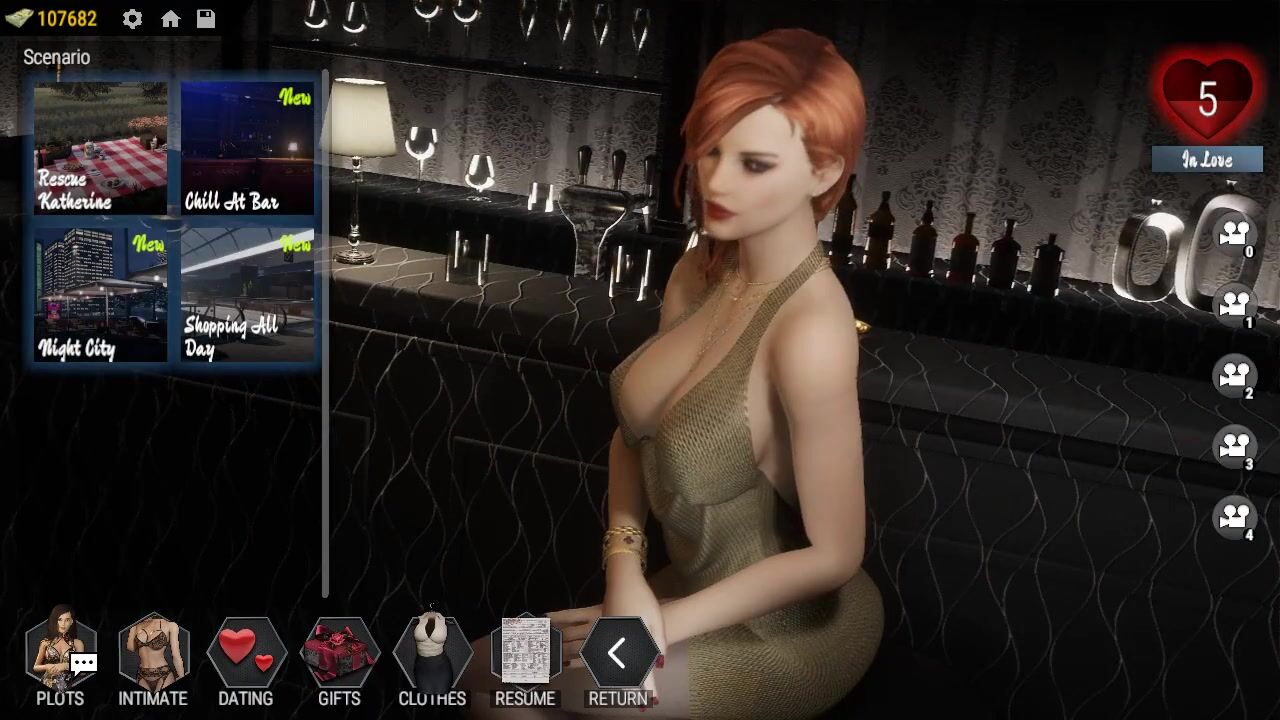View the Resume document

coord(525,660)
